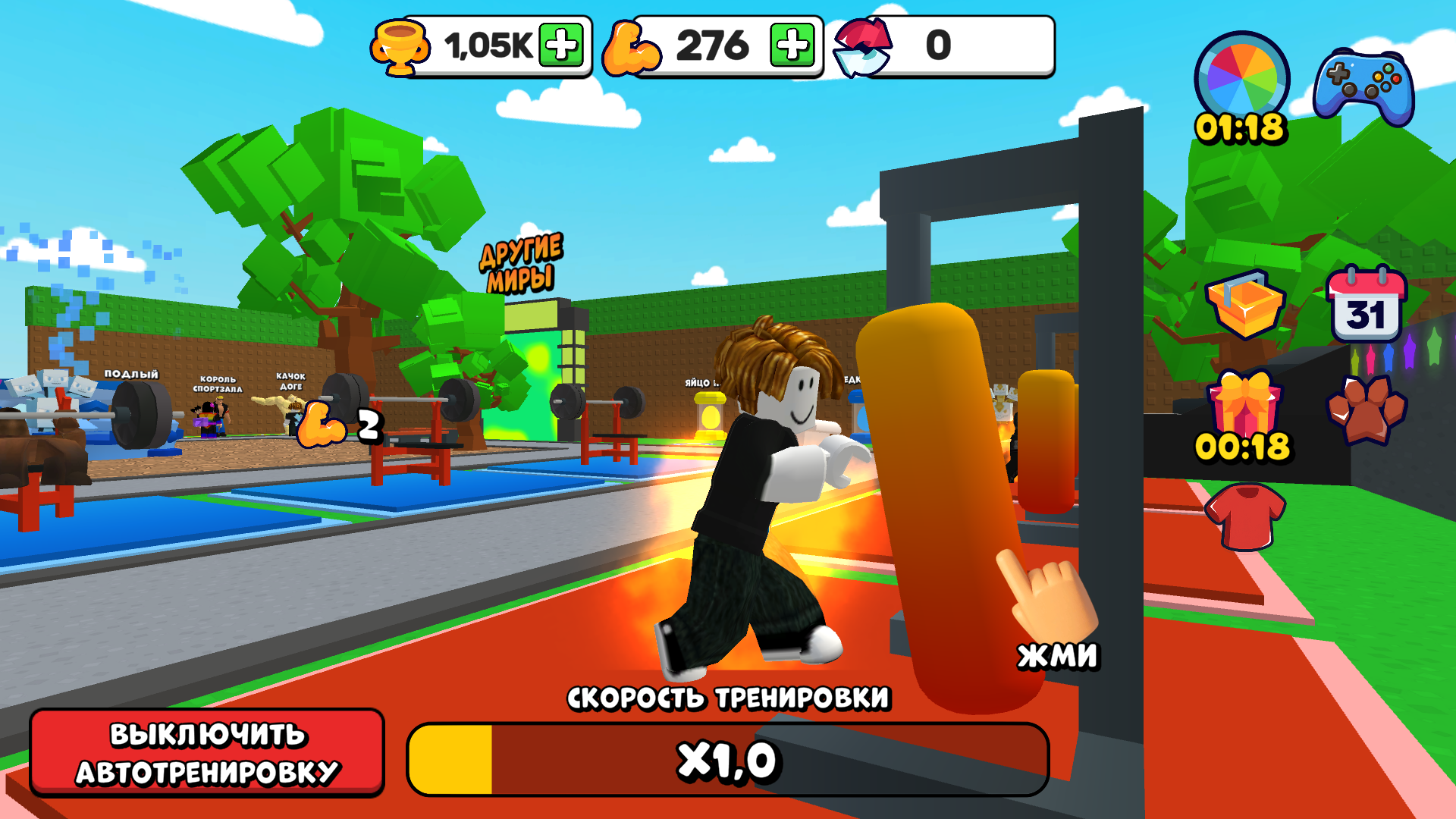This screenshot has width=1456, height=819.
Task: Tap the ЖМИ hand prompt
Action: [x=1050, y=607]
